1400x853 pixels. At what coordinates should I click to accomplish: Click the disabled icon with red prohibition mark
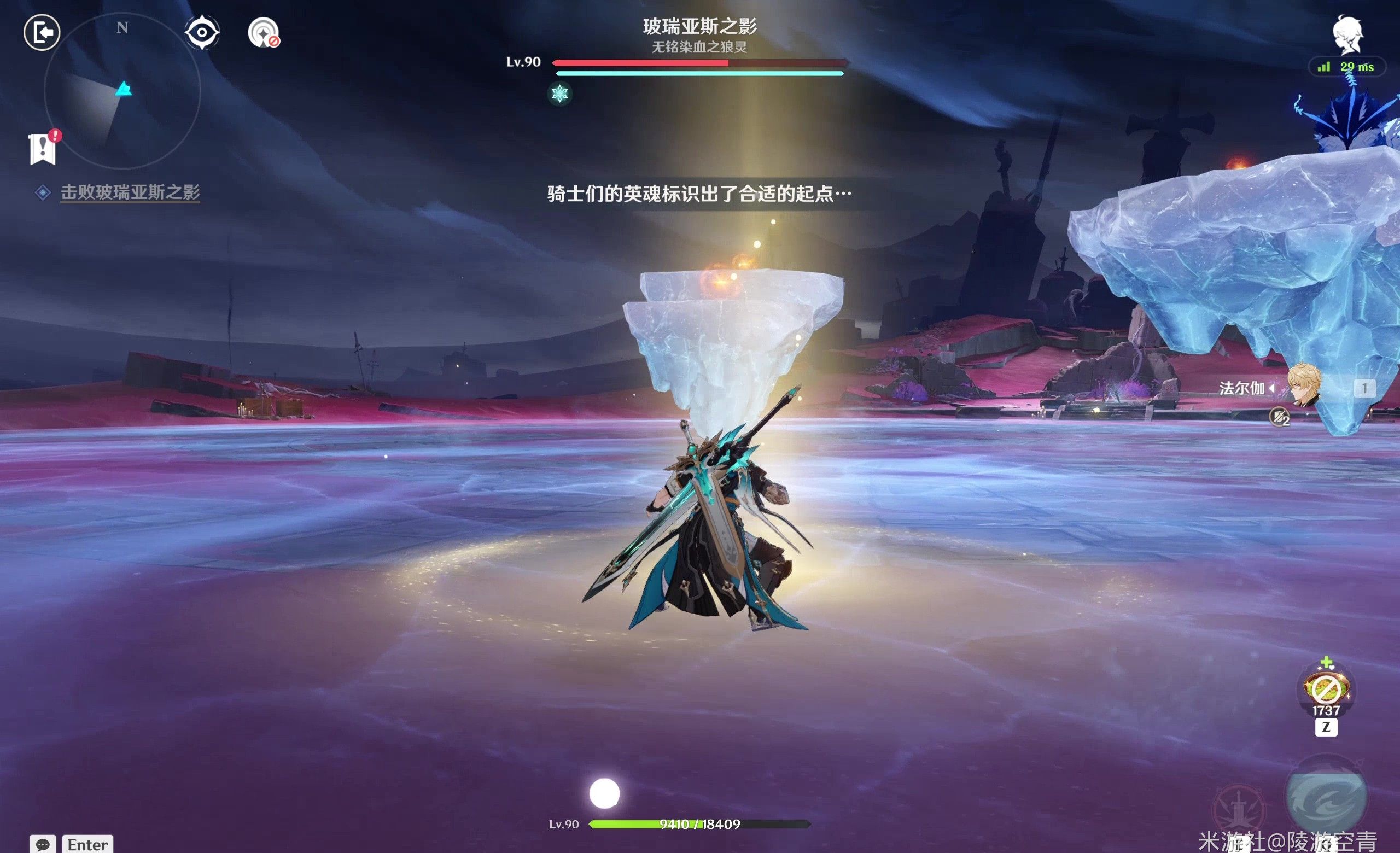264,33
